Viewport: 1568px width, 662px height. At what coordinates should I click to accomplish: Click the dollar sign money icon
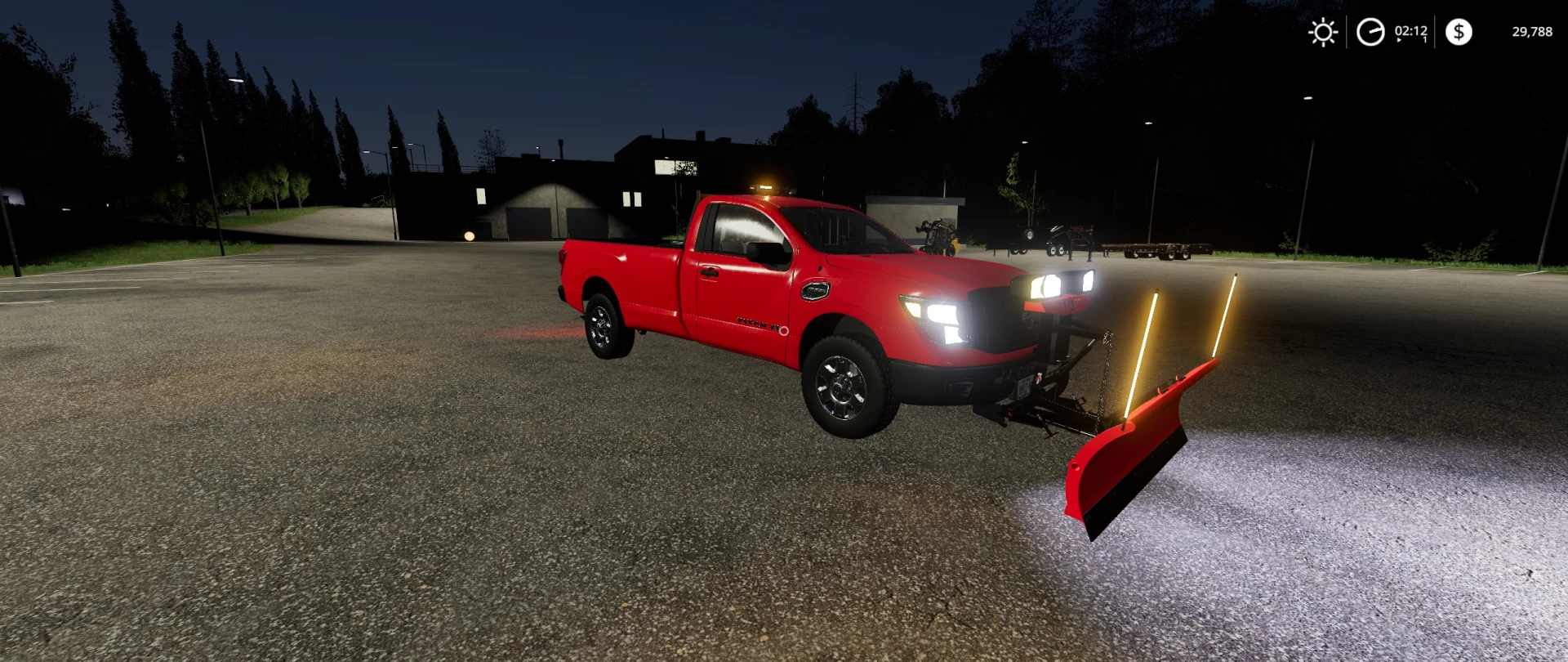1459,32
